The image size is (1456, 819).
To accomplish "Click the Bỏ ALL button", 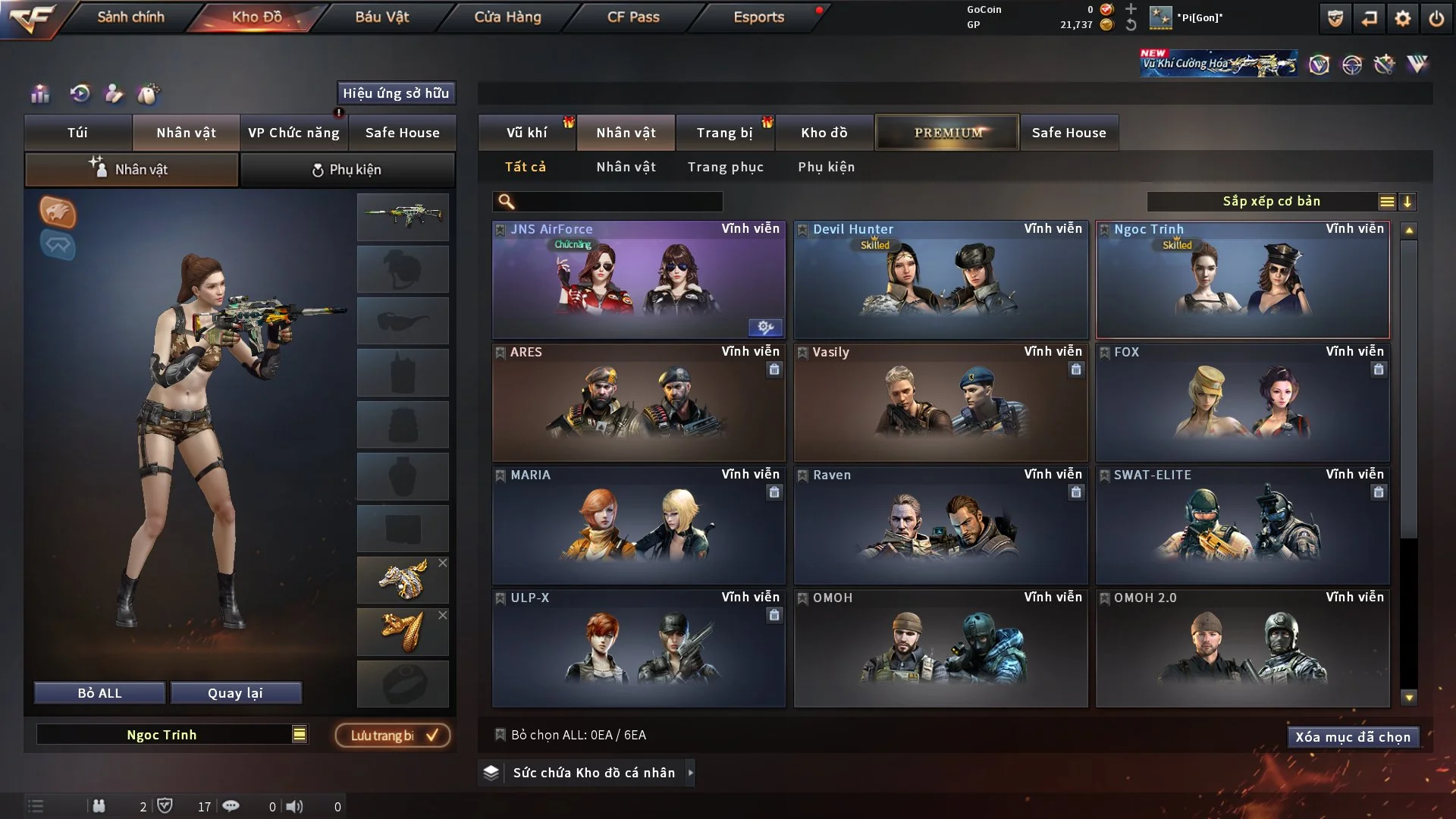I will (99, 693).
